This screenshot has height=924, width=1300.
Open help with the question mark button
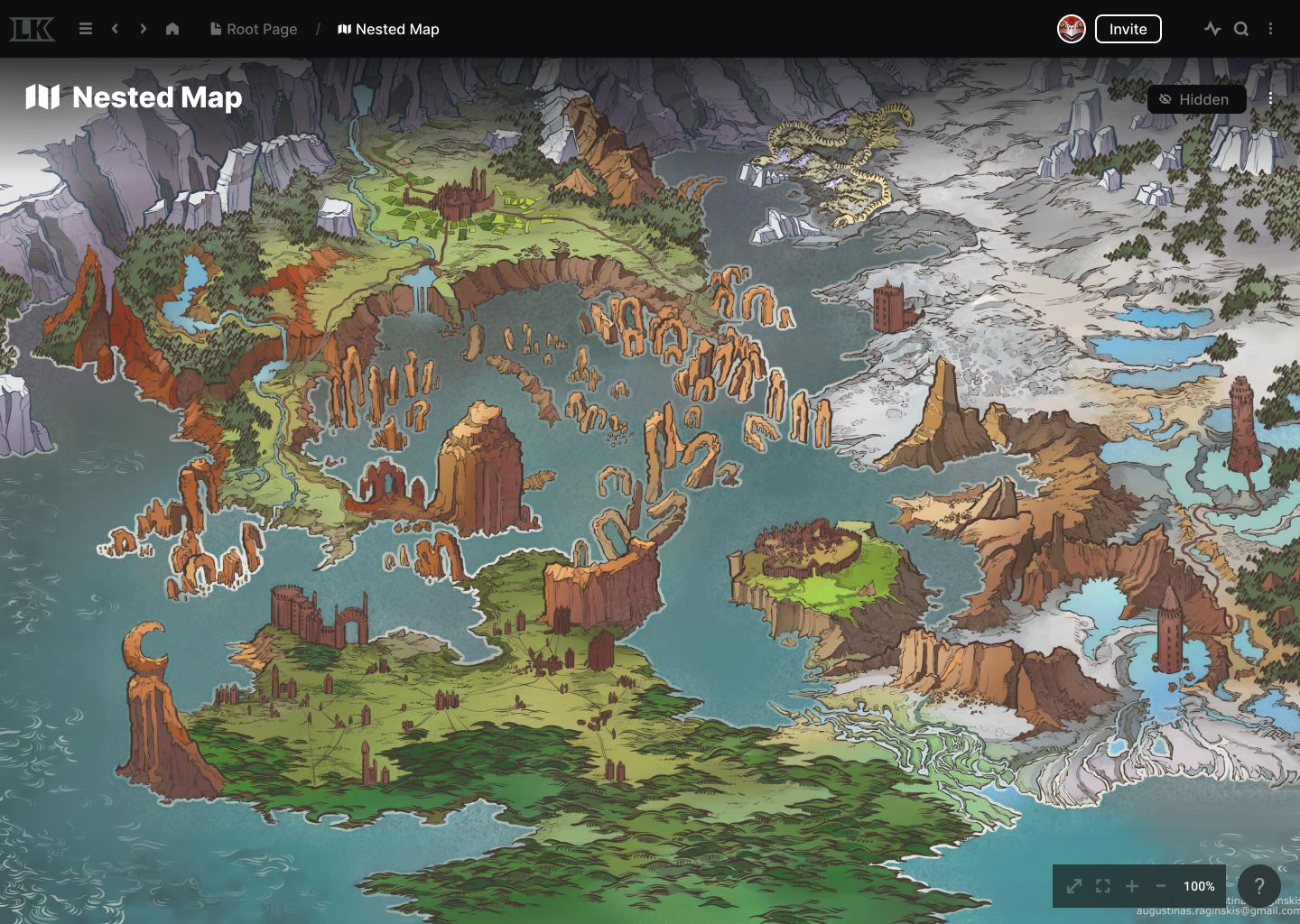pos(1259,886)
